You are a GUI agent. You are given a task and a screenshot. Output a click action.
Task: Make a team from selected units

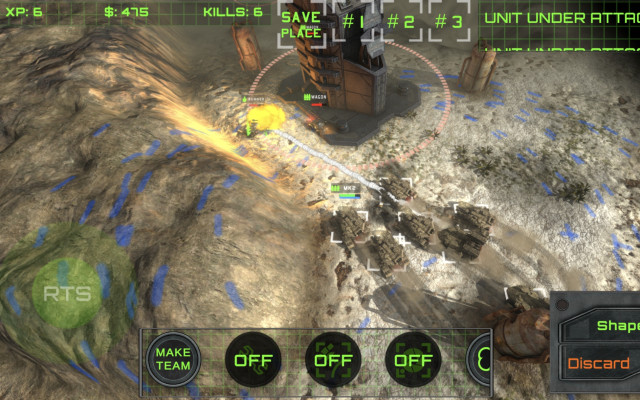tap(173, 359)
